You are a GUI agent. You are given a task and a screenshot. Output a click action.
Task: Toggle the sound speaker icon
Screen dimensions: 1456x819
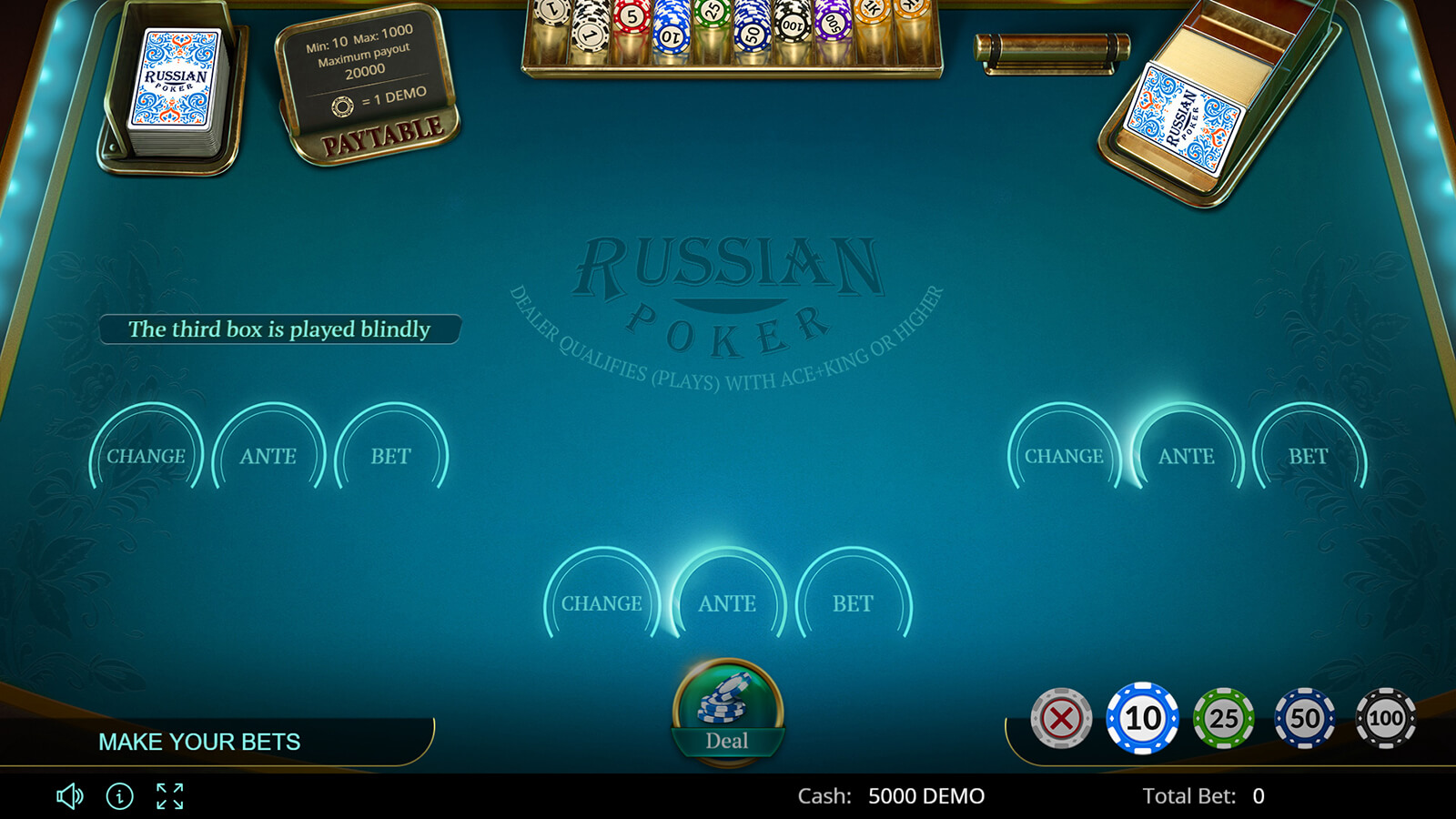click(69, 796)
